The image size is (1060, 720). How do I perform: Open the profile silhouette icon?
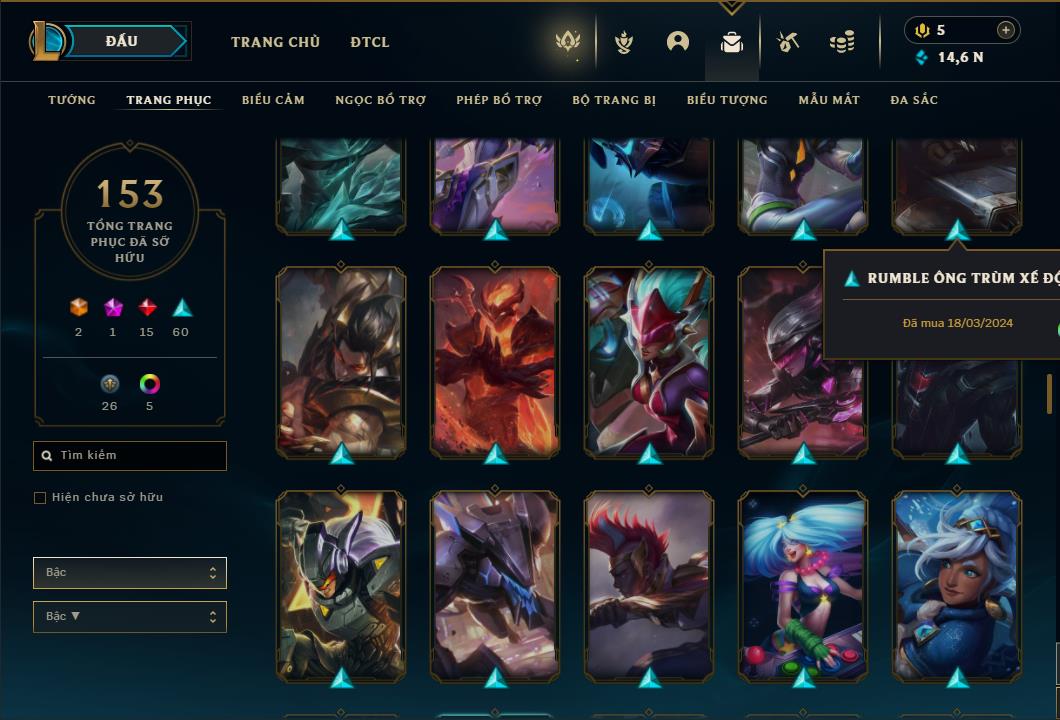(x=678, y=42)
